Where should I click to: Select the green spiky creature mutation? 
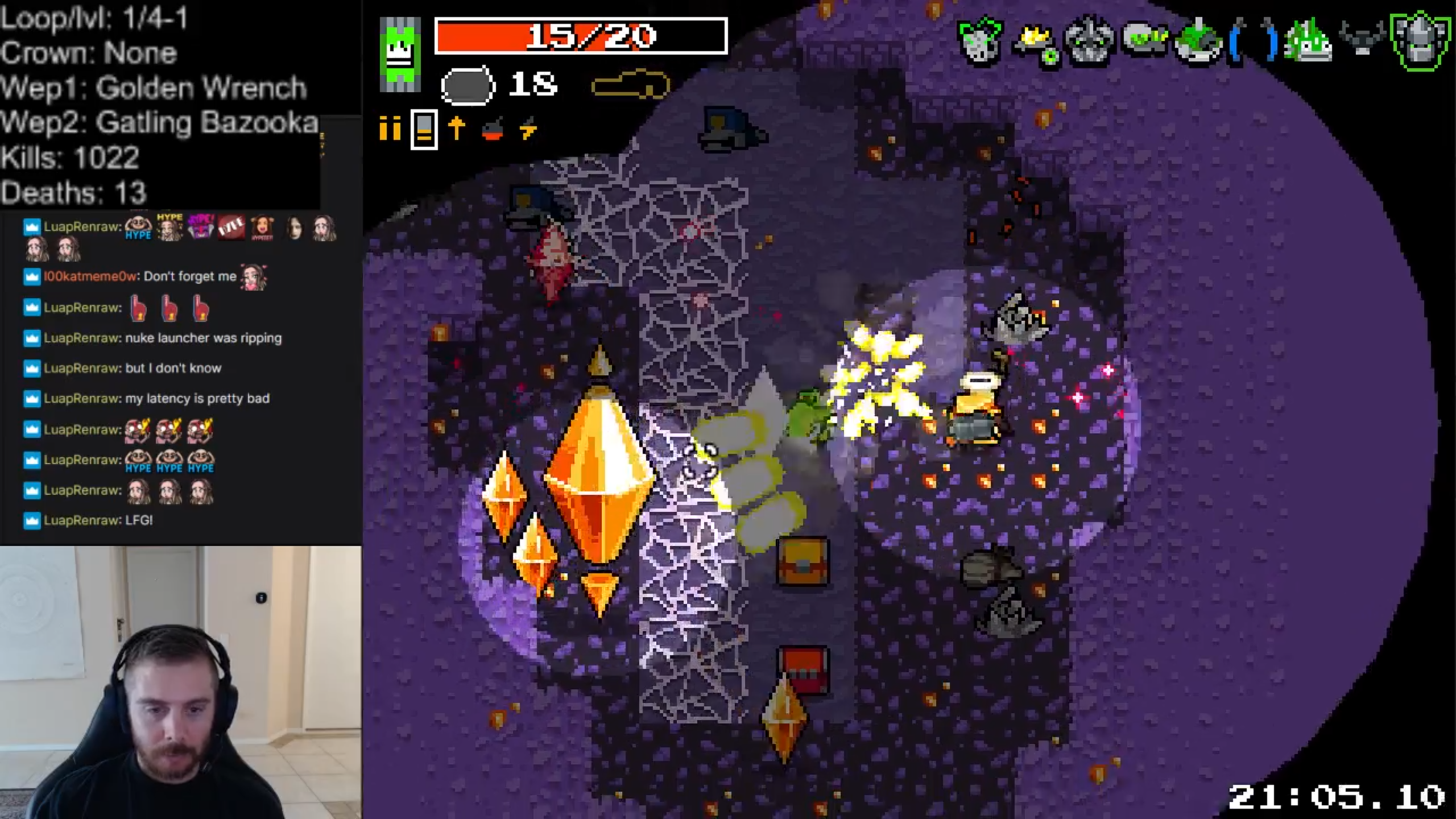[x=1308, y=41]
